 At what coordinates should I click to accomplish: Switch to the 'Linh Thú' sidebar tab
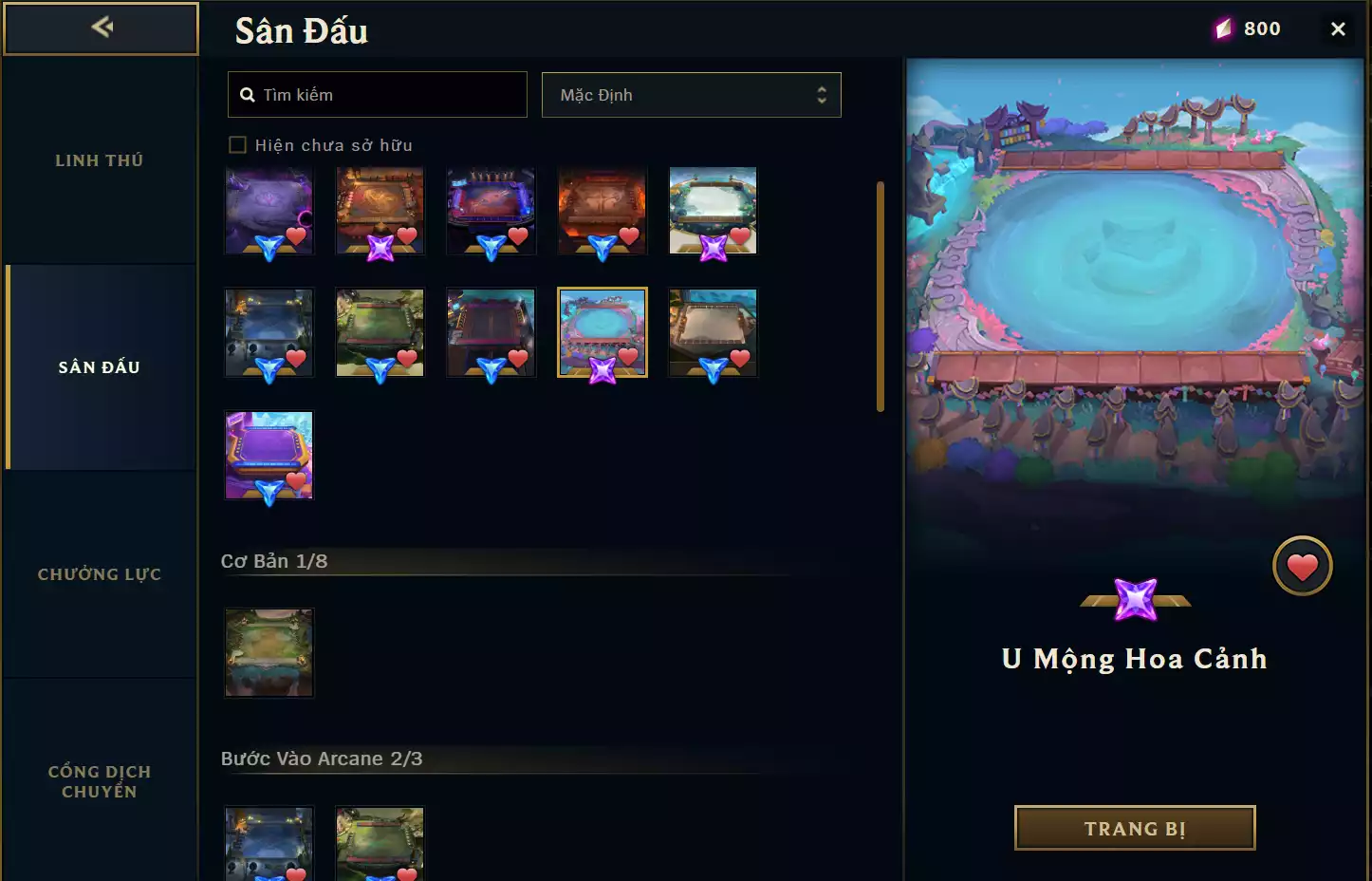pos(99,159)
